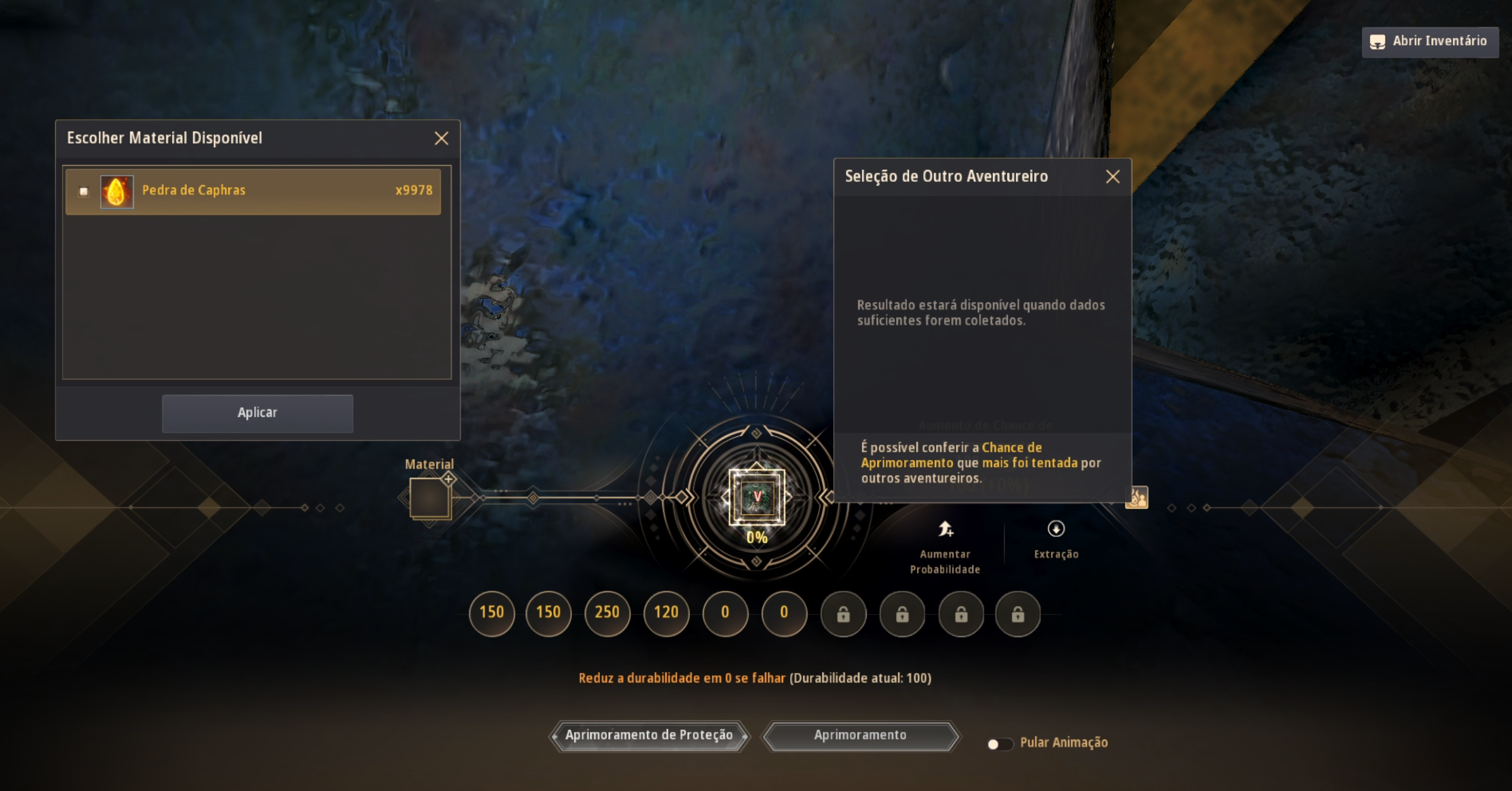Select the 120 chance preset circle
This screenshot has height=791, width=1512.
(666, 613)
